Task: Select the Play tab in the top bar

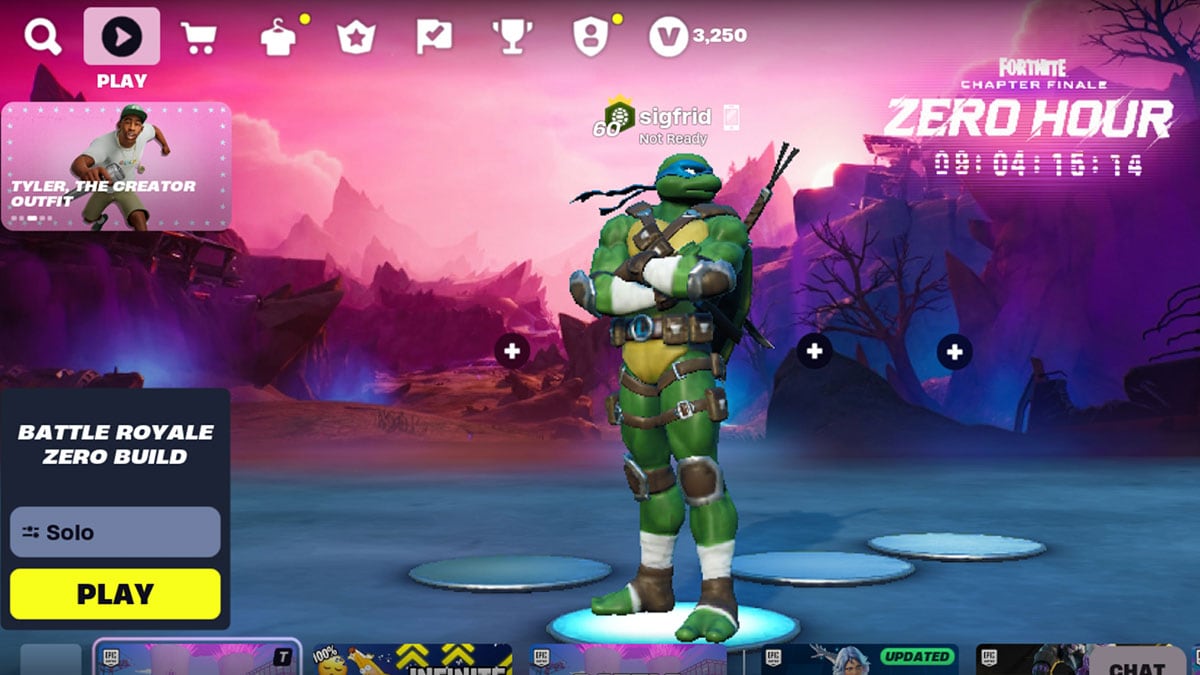Action: pyautogui.click(x=122, y=37)
